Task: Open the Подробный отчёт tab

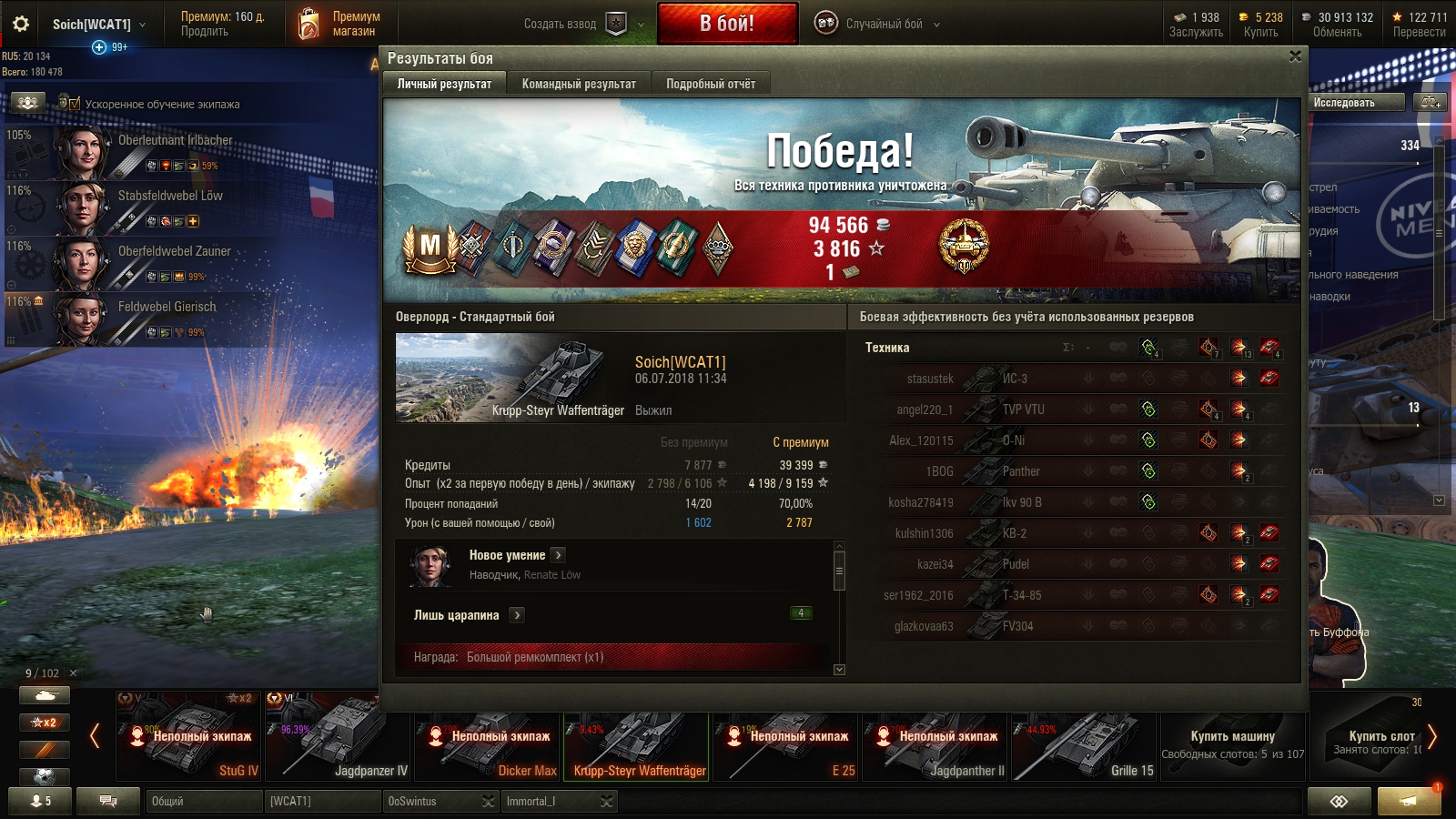Action: (x=710, y=84)
